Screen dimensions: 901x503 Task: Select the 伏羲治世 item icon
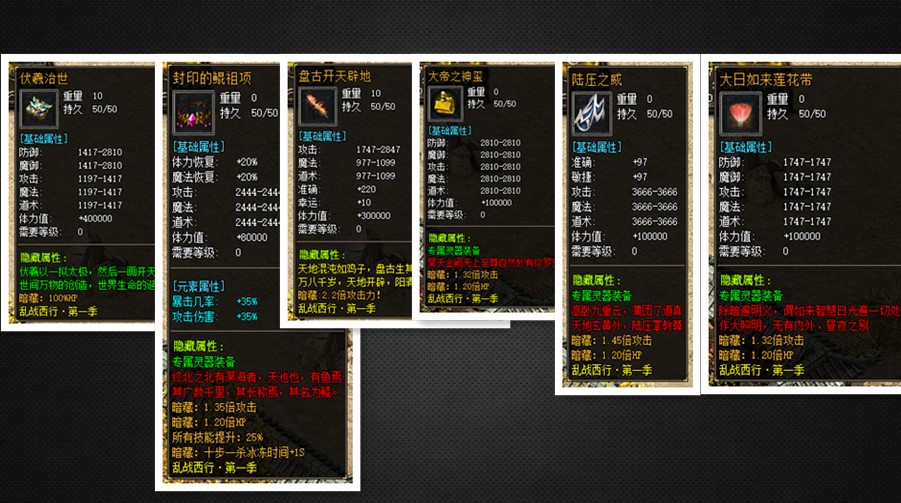(39, 106)
